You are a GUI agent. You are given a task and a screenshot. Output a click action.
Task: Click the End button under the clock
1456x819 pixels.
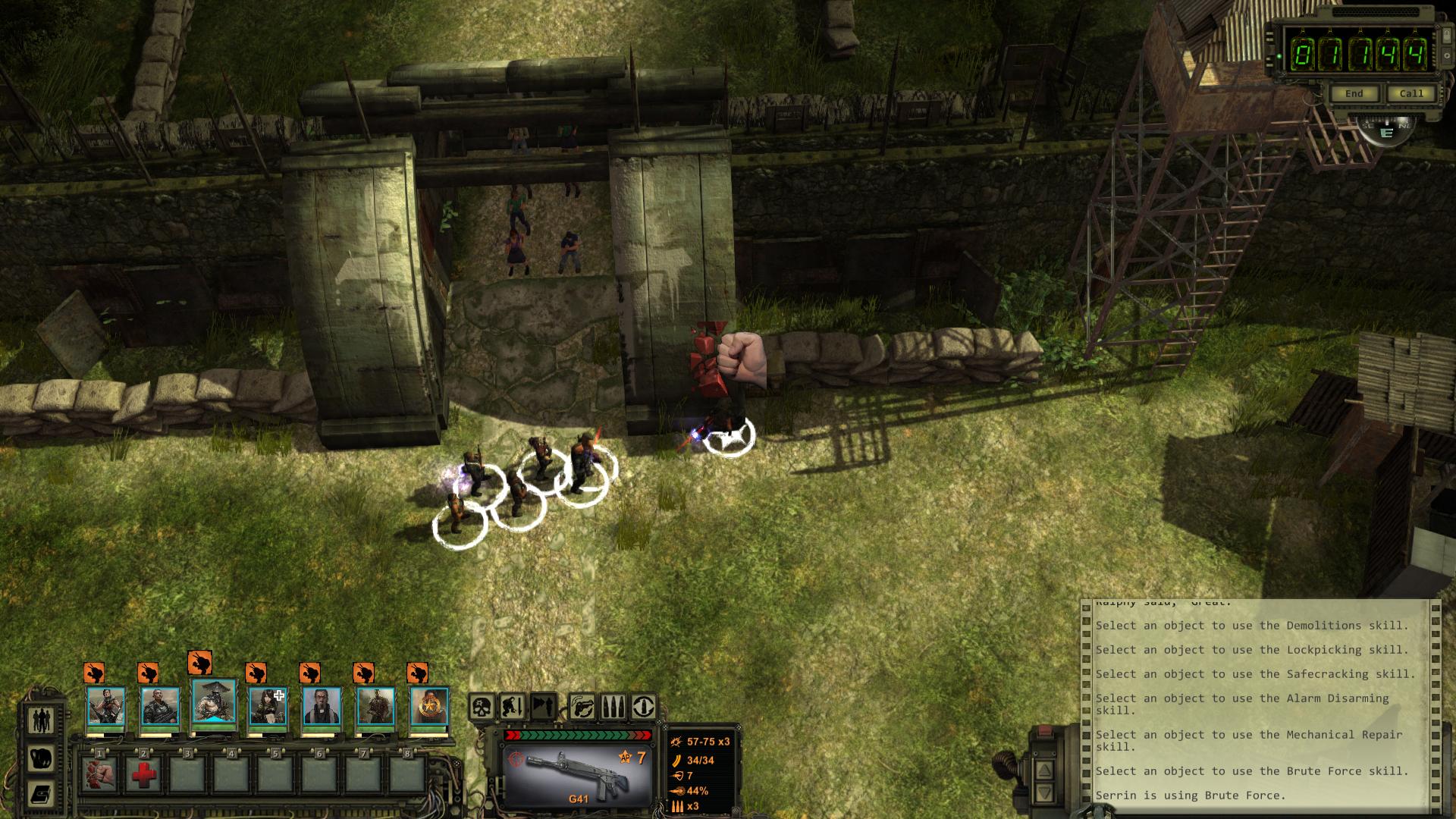[x=1354, y=94]
